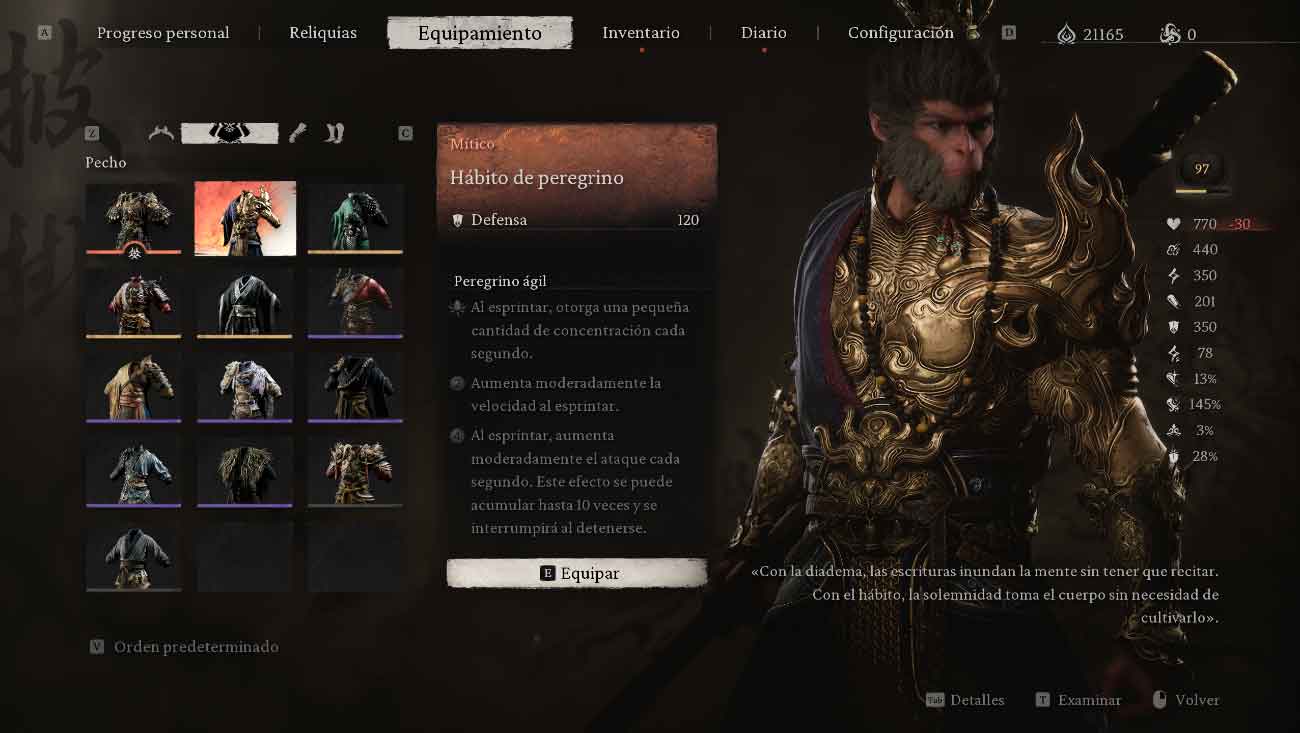1300x733 pixels.
Task: Open the leg armor category icon
Action: [x=335, y=133]
